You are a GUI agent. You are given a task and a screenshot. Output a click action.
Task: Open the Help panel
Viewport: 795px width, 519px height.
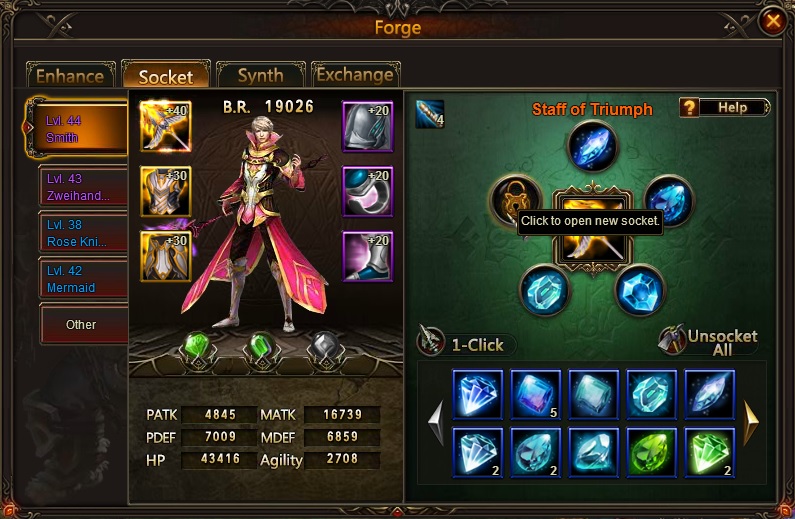724,108
